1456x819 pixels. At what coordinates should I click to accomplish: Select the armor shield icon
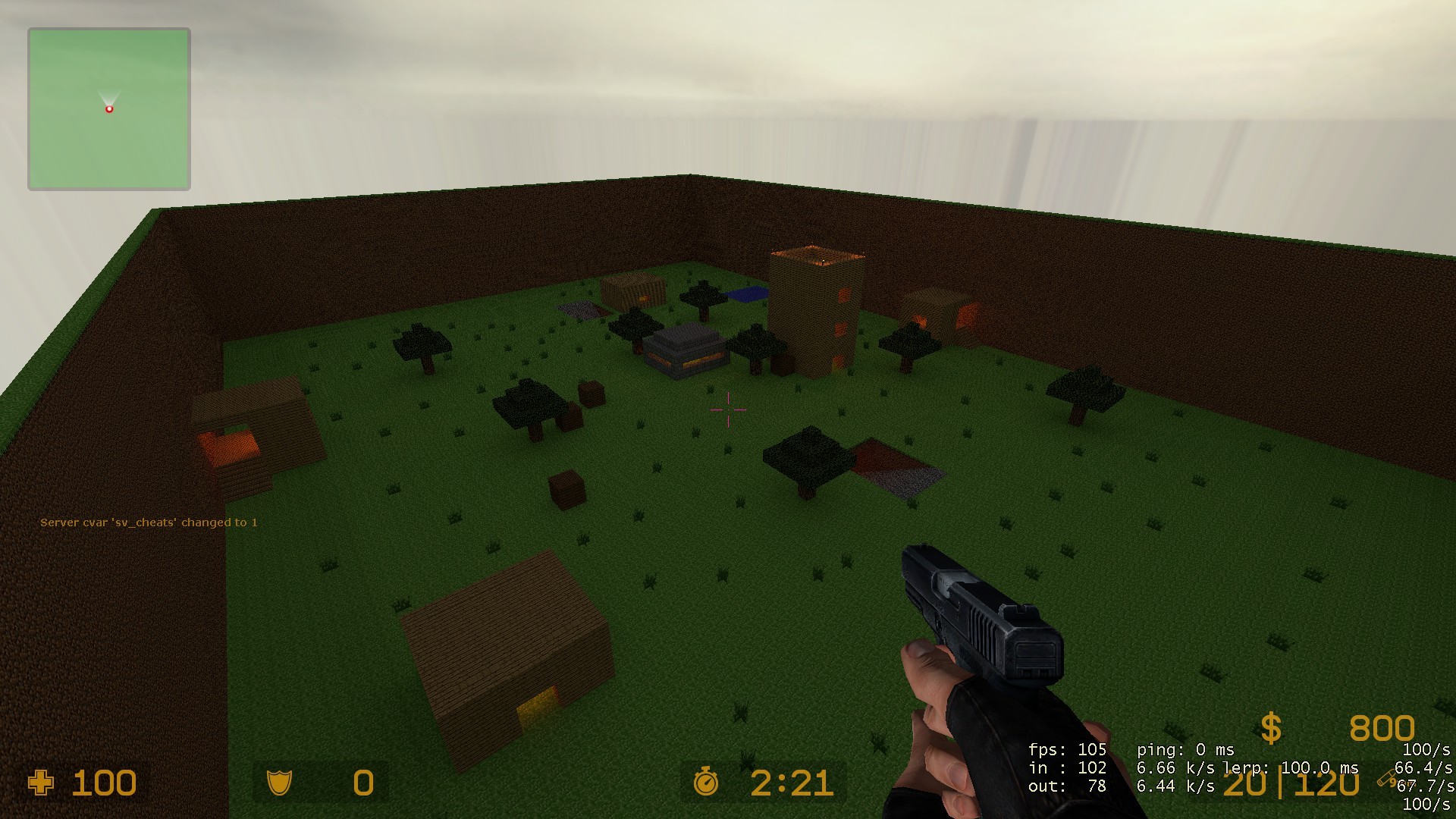click(x=281, y=783)
